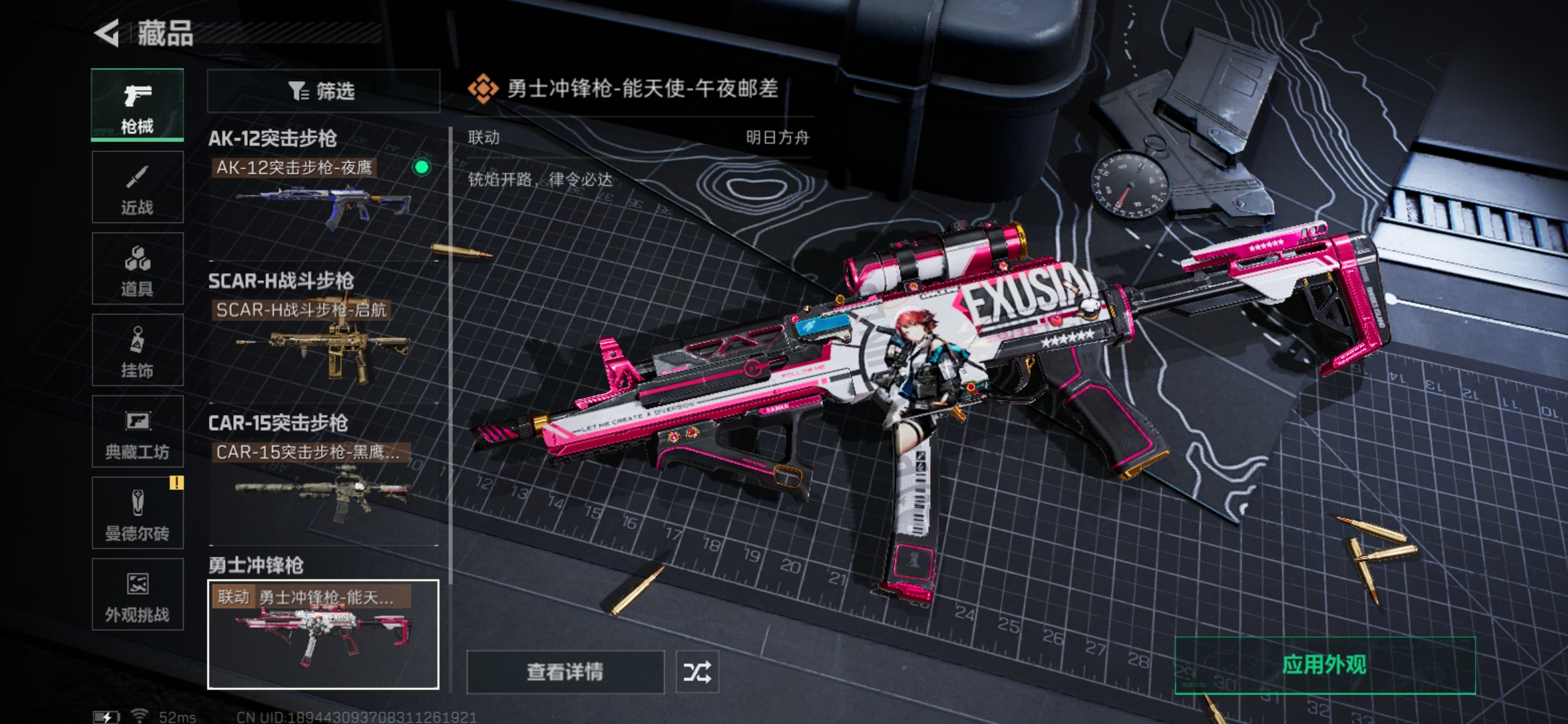Select the 道具 items tab
The width and height of the screenshot is (1568, 724).
(137, 269)
